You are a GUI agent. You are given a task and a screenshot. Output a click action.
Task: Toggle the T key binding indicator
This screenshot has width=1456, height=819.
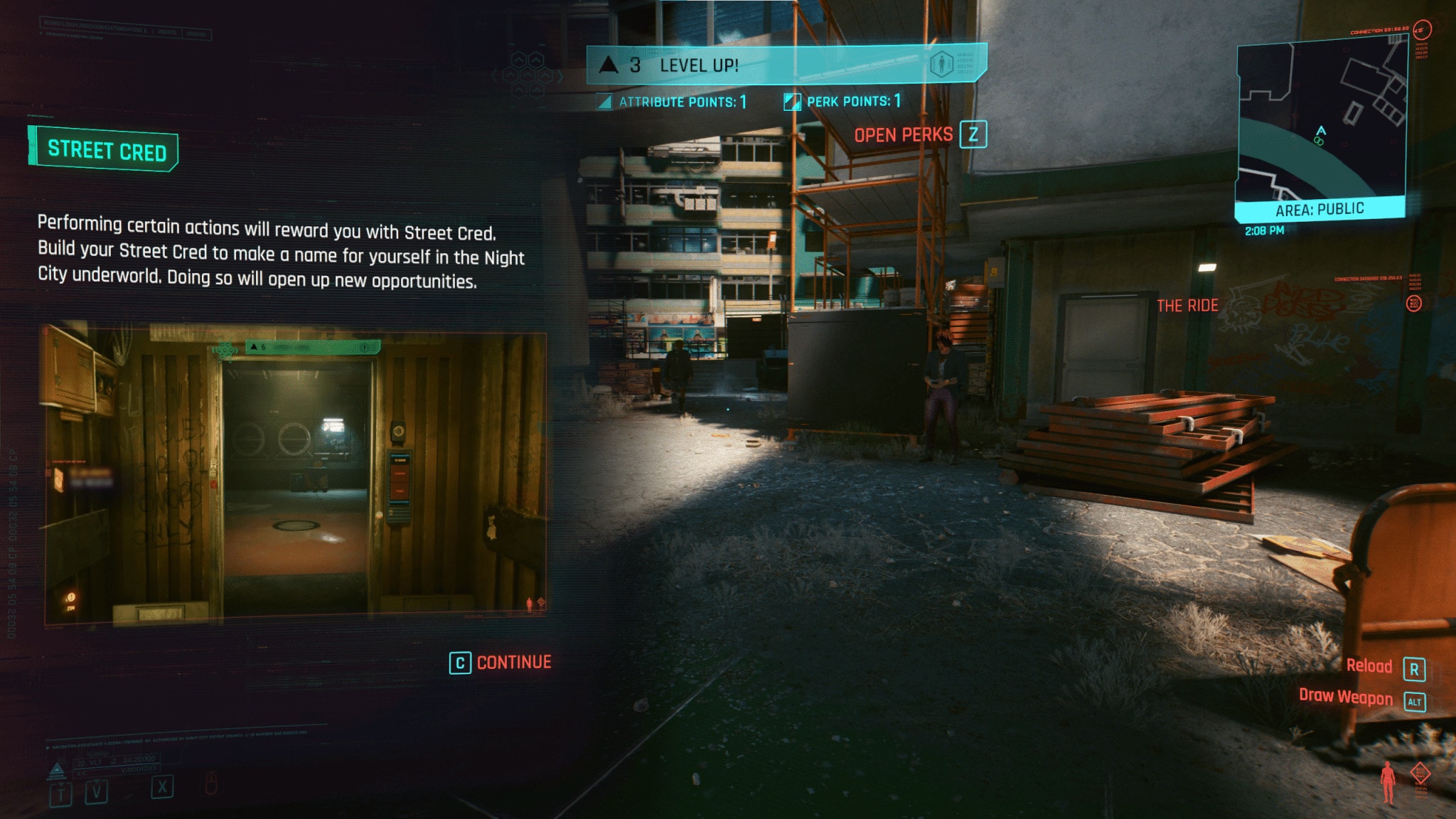tap(61, 796)
